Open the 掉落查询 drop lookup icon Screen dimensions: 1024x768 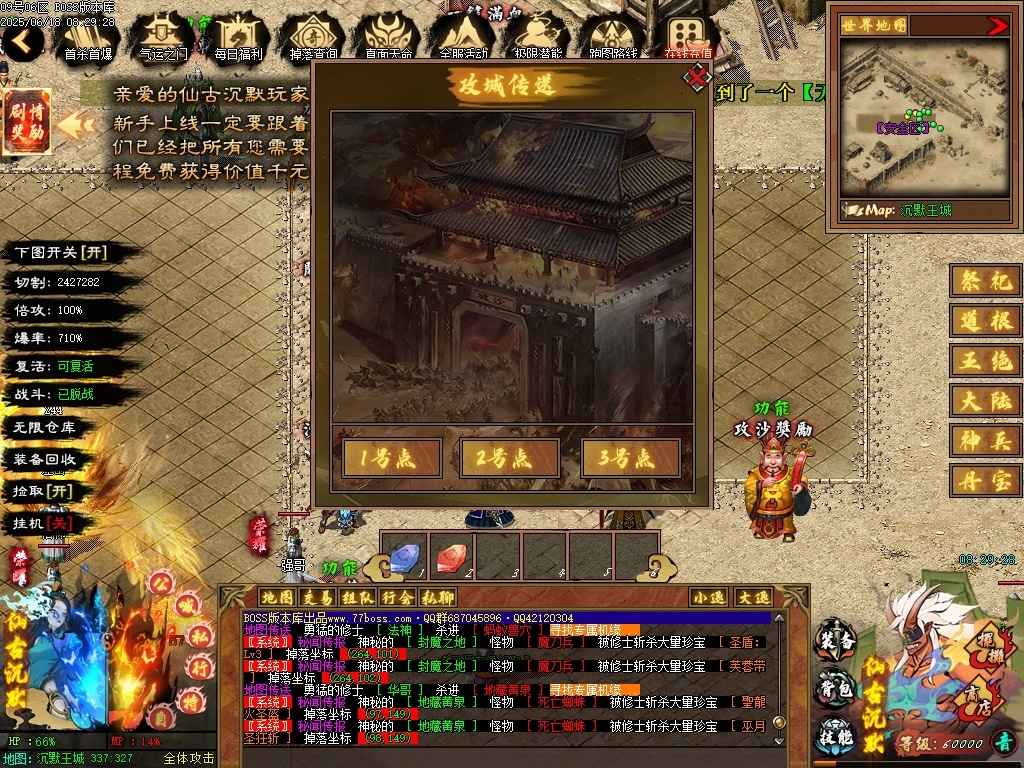click(x=313, y=36)
